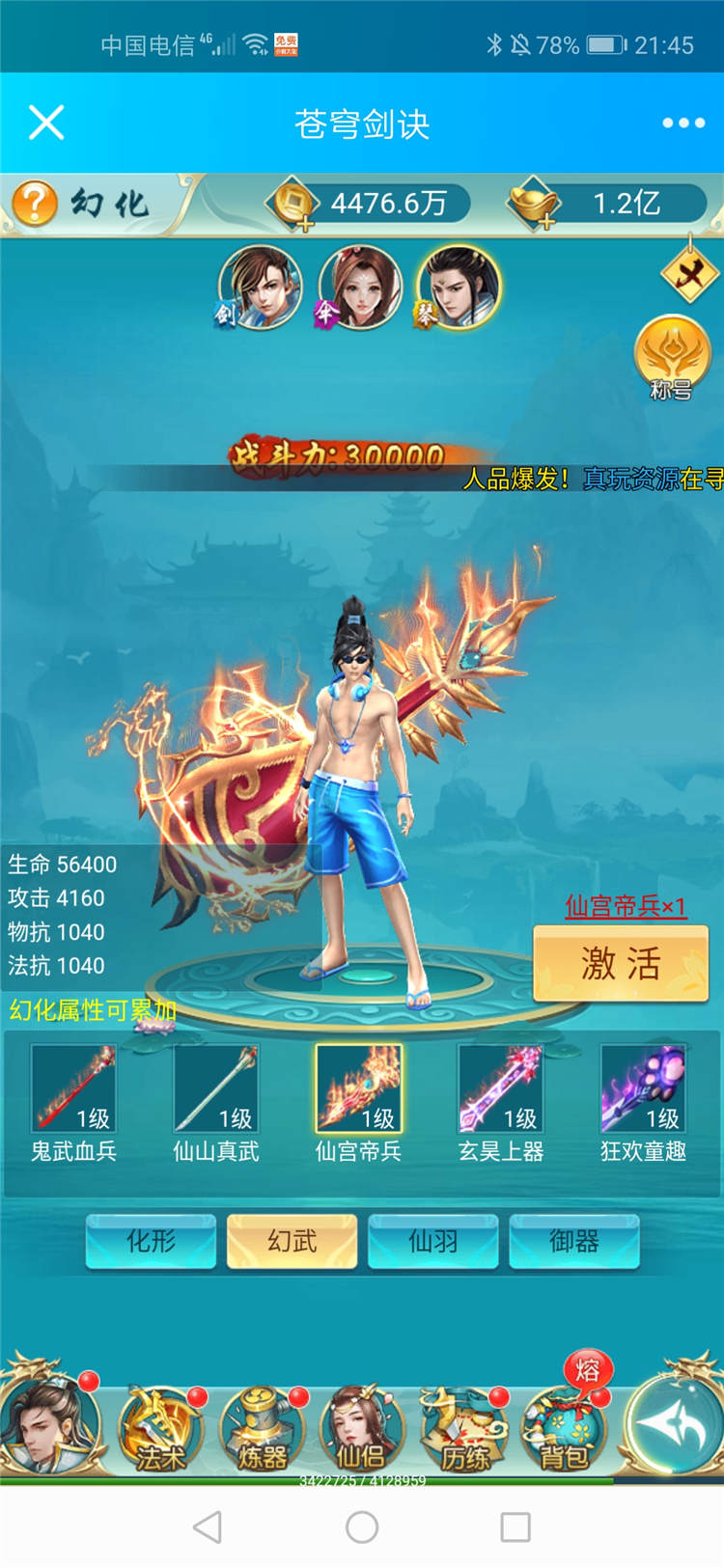Choose the 玄昊上器 weapon skin
724x1568 pixels.
[x=500, y=1089]
